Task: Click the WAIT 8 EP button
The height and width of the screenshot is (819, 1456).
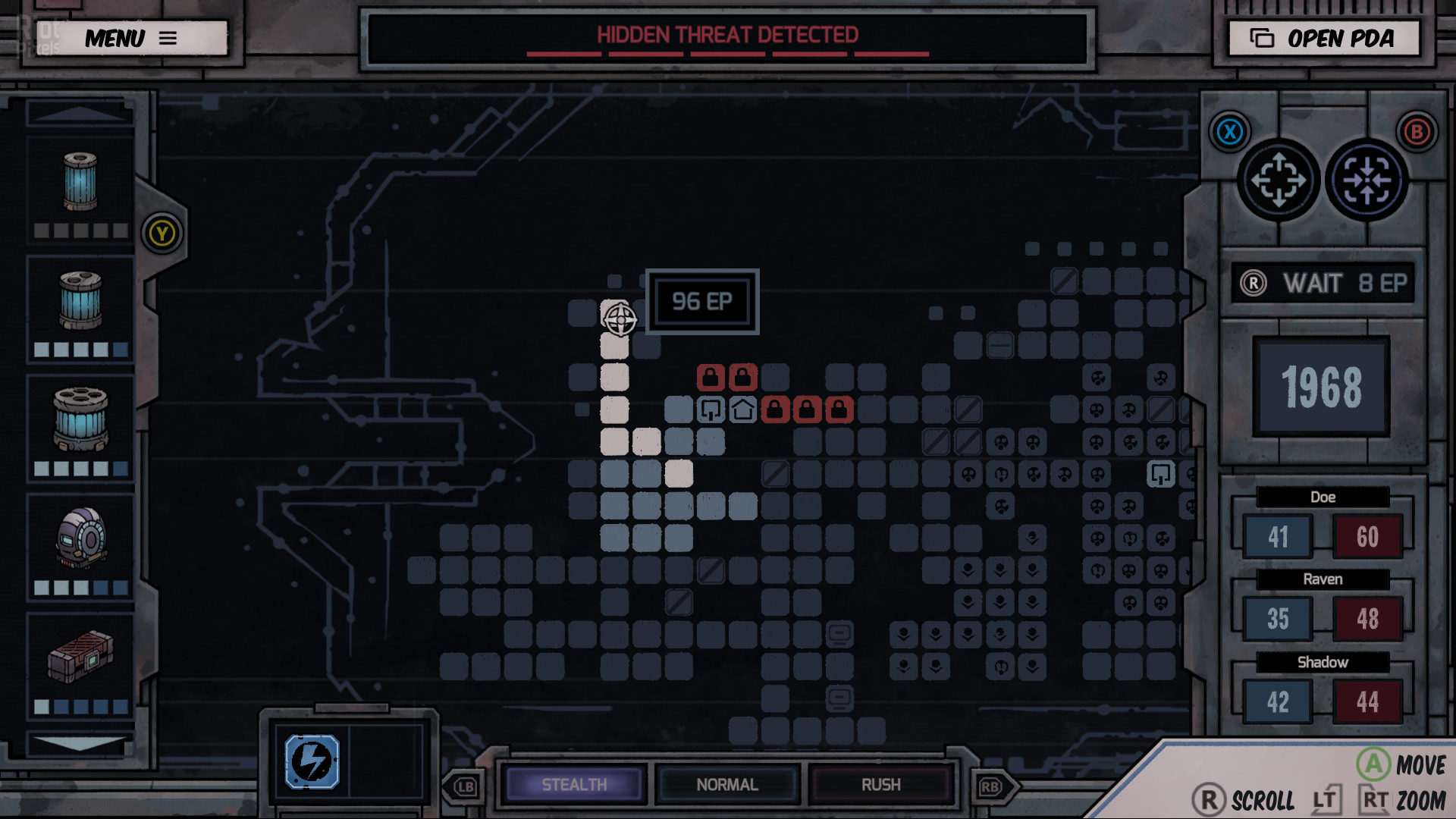Action: click(1323, 284)
